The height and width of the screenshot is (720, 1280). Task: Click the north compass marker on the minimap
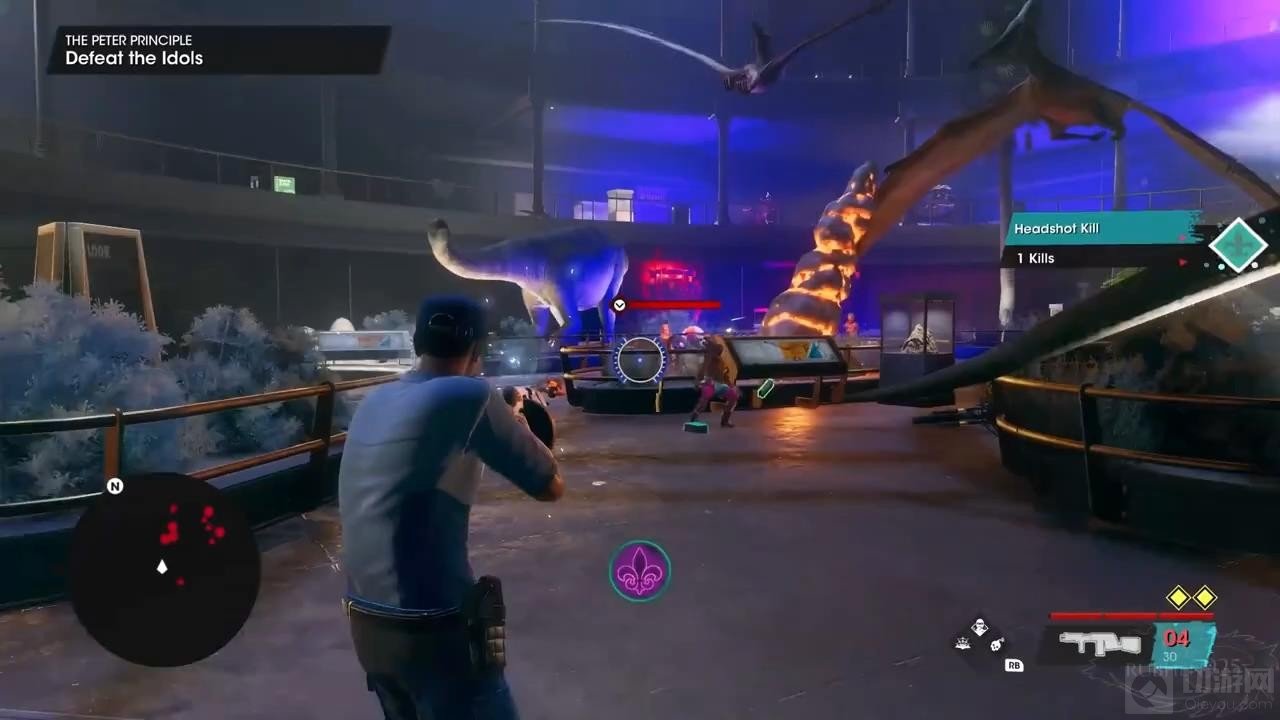[x=115, y=487]
